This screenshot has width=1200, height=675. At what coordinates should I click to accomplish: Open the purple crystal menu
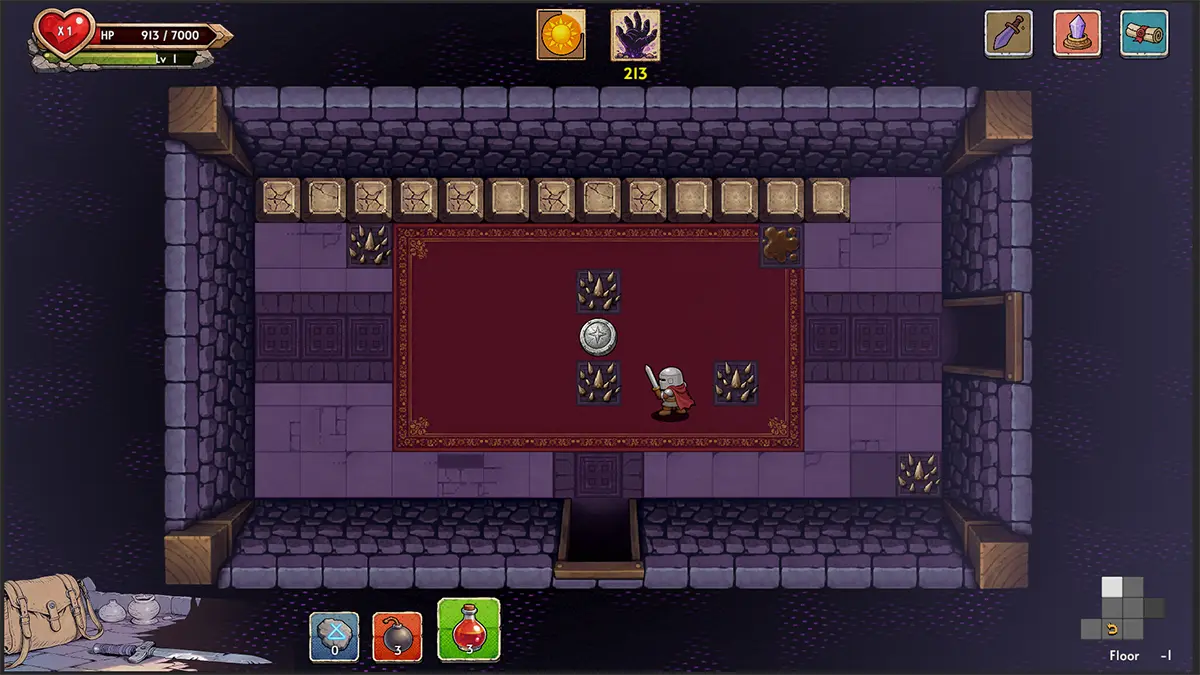tap(1077, 34)
